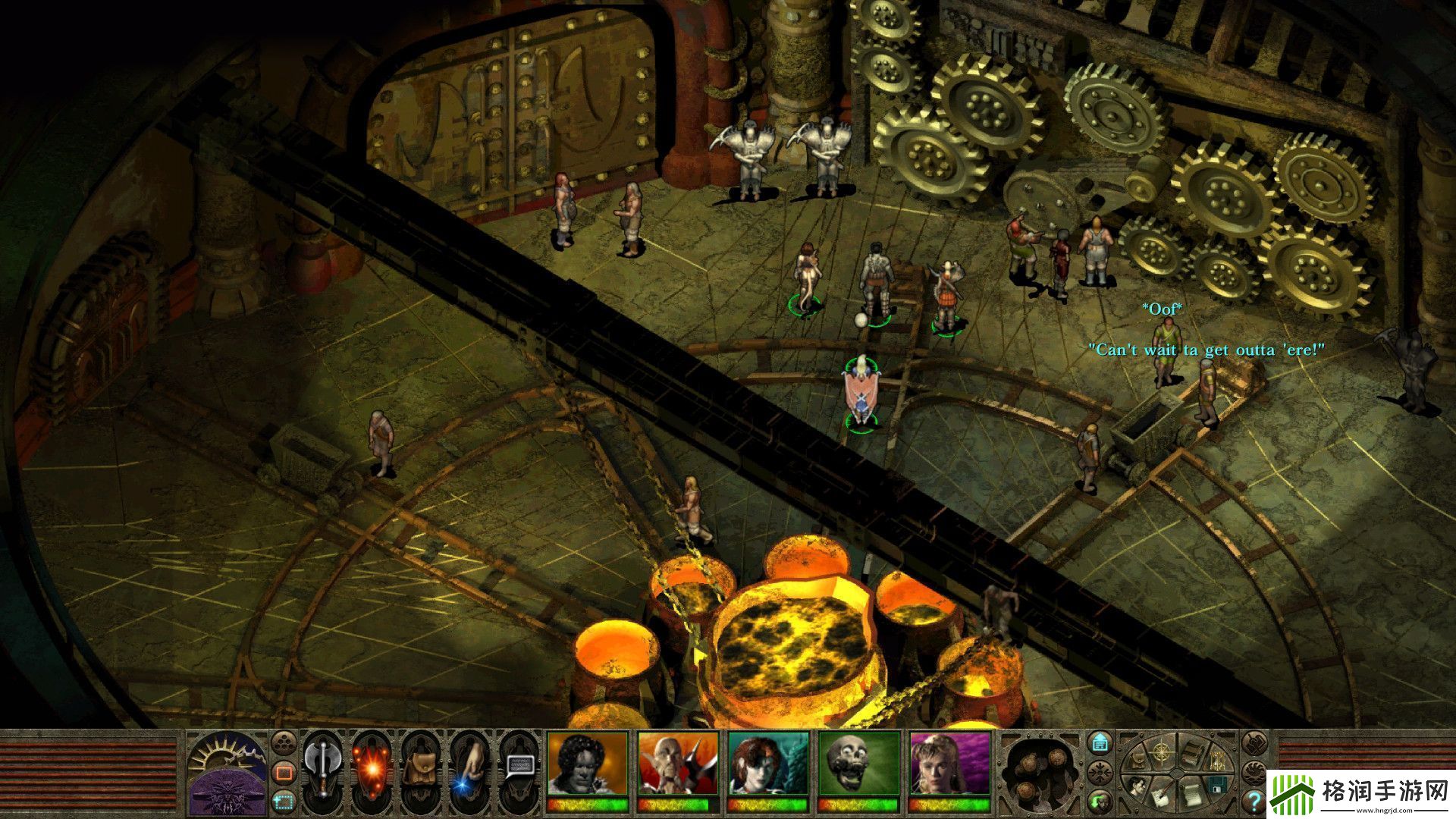Click the orange square stop button

284,773
